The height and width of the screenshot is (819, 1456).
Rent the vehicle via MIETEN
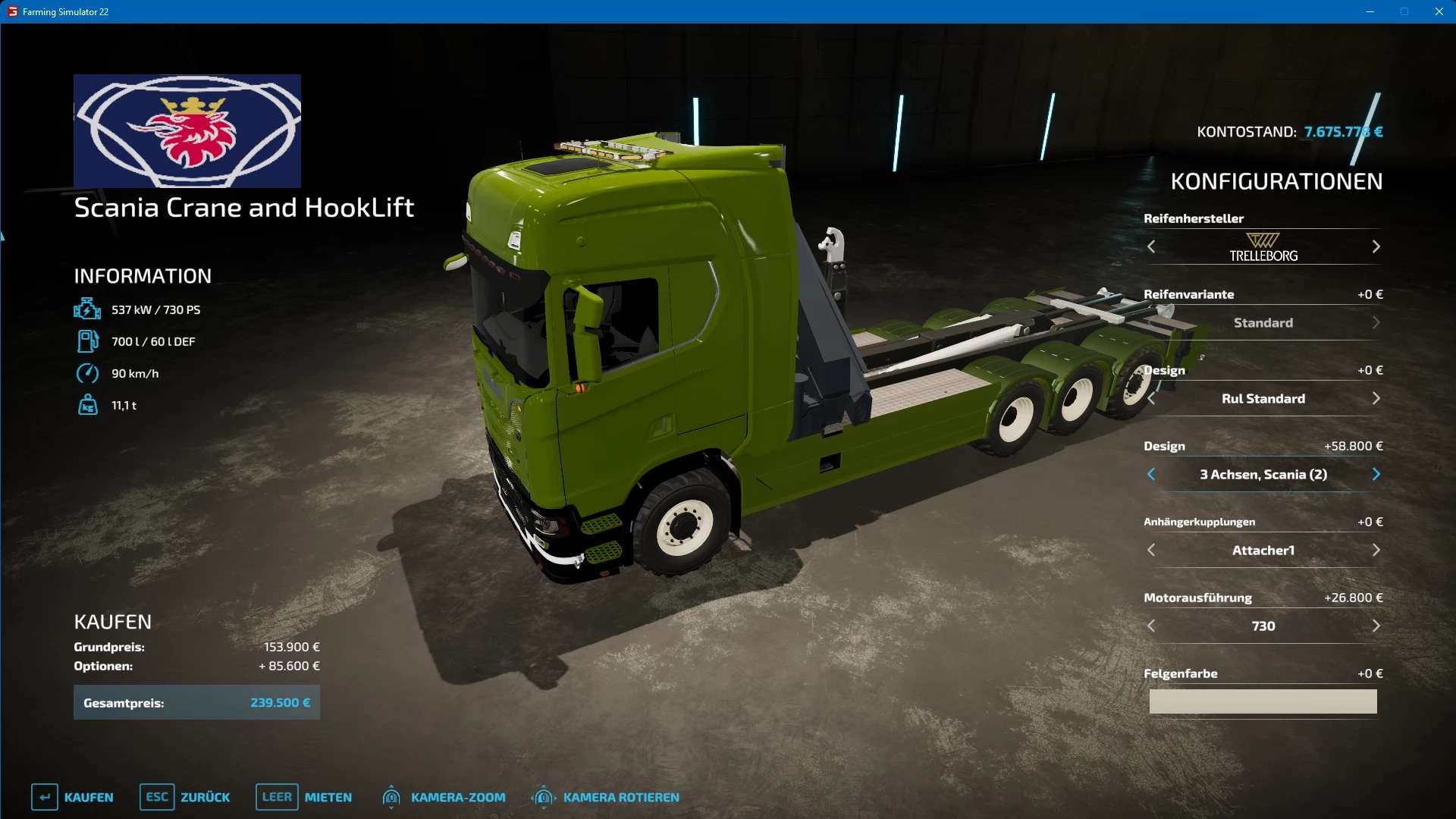pyautogui.click(x=304, y=797)
